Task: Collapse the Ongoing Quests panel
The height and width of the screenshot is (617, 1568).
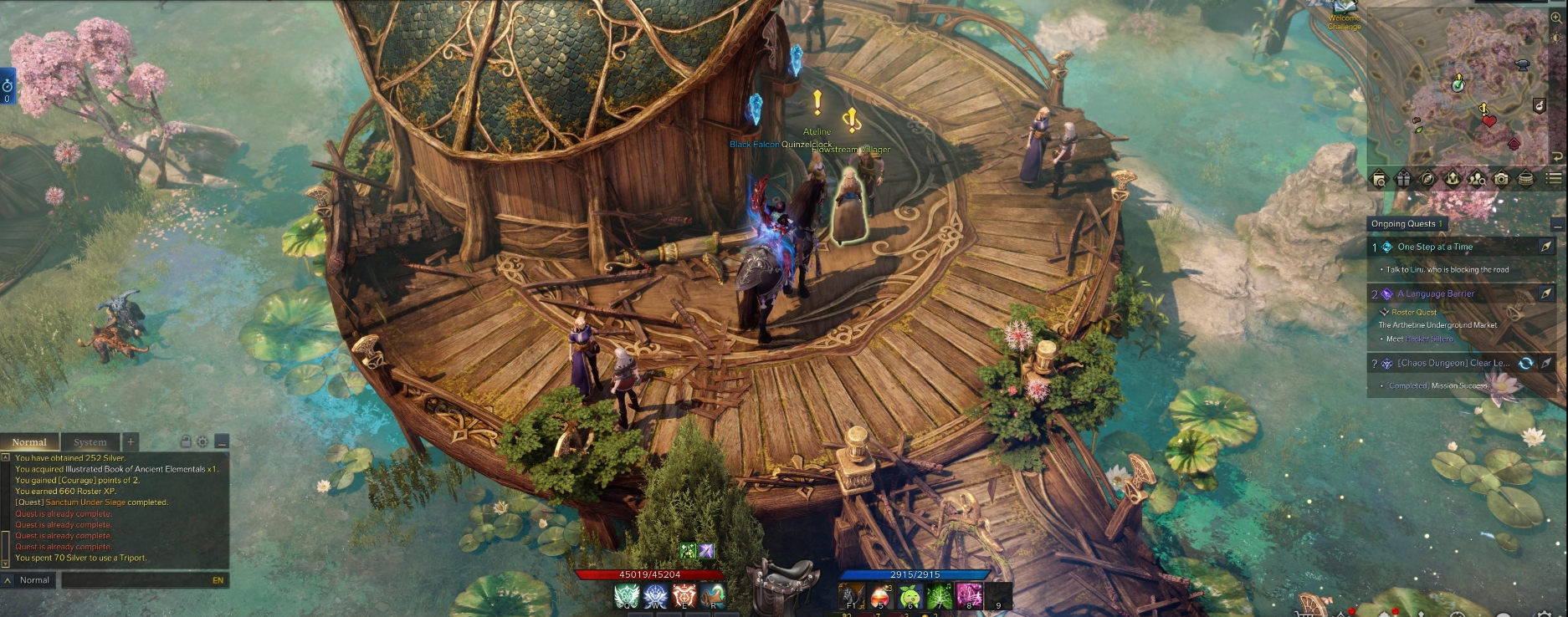Action: pos(1557,225)
